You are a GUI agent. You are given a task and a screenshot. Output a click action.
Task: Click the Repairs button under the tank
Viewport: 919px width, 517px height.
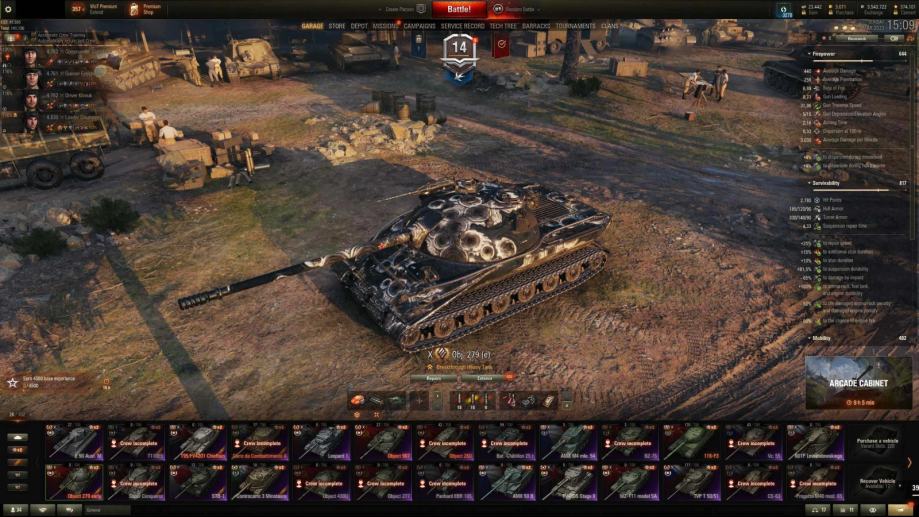point(433,378)
